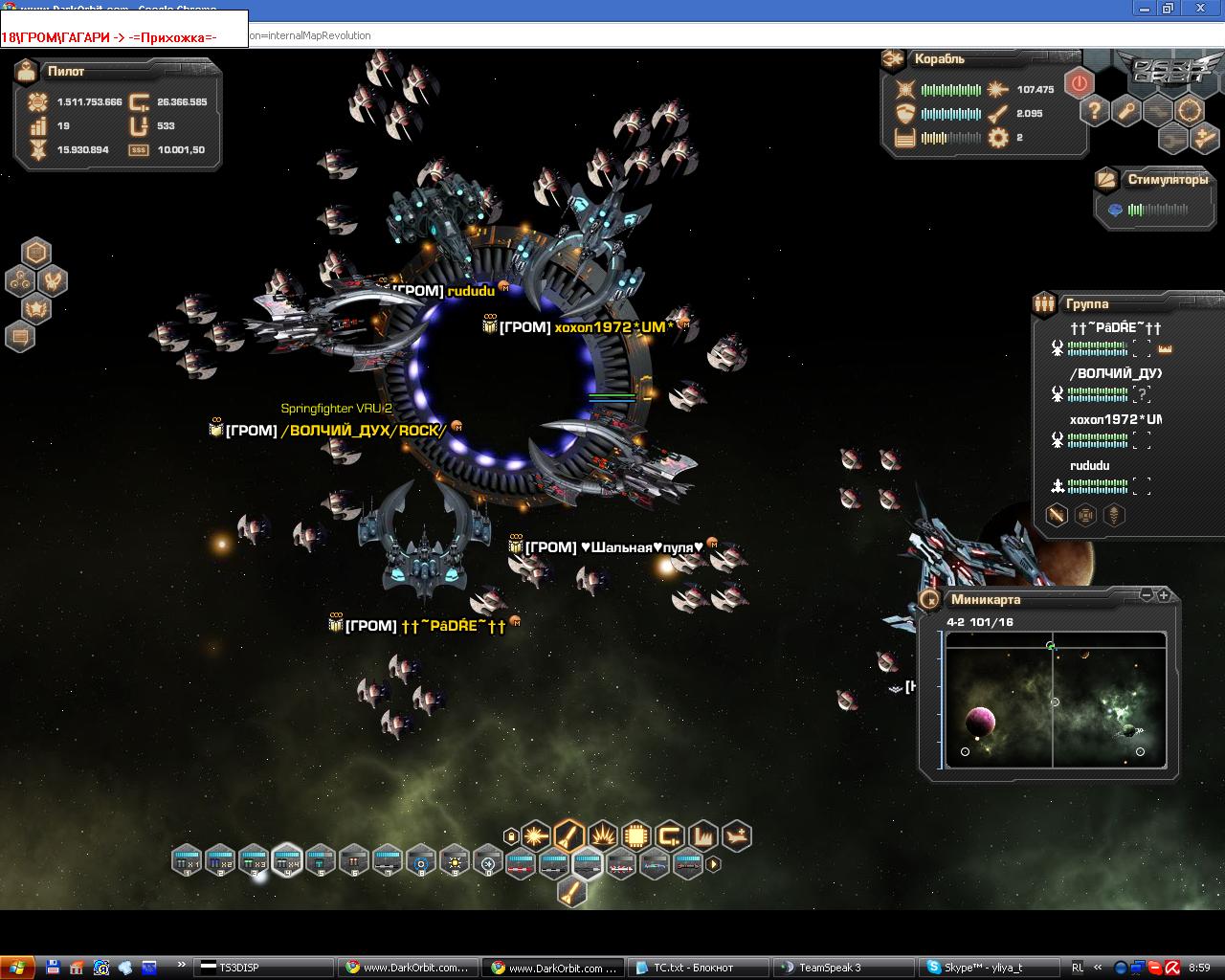Select group member rududu
1225x980 pixels.
click(1090, 466)
